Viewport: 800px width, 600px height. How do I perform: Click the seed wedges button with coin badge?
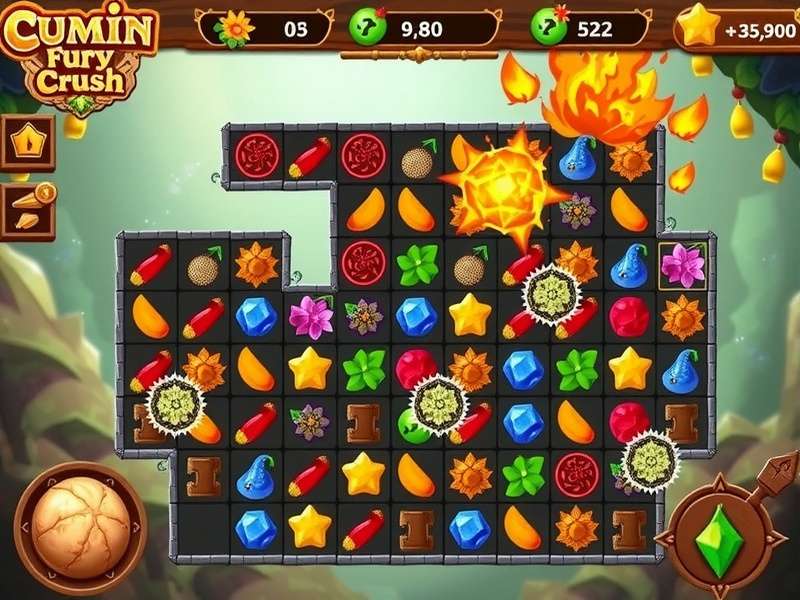pyautogui.click(x=26, y=211)
